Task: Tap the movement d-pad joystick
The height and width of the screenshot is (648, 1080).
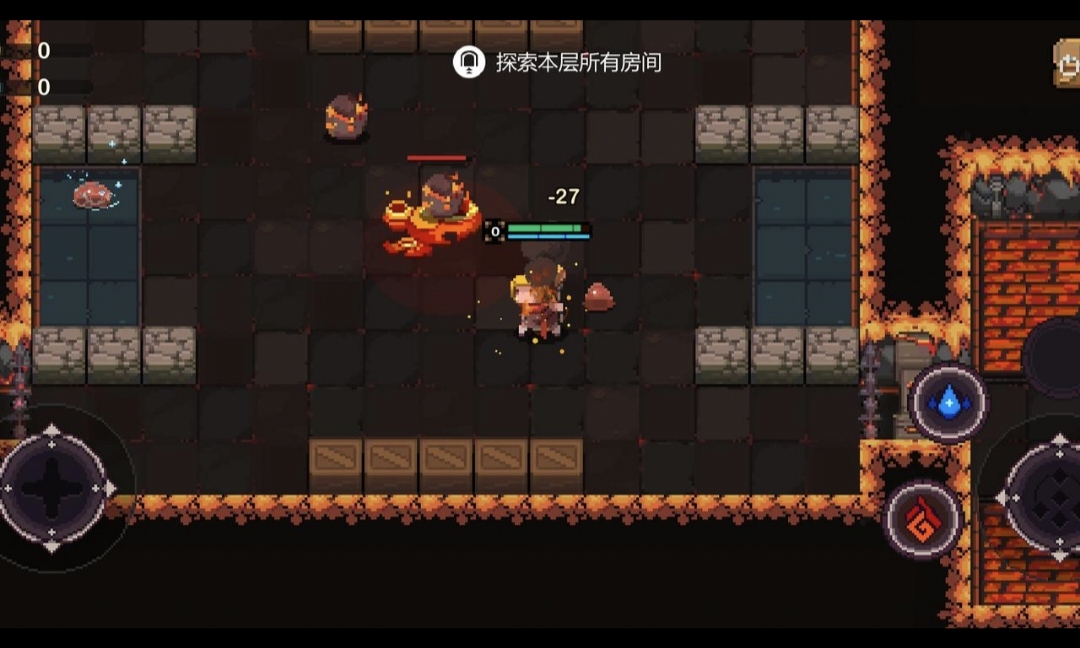Action: coord(52,488)
